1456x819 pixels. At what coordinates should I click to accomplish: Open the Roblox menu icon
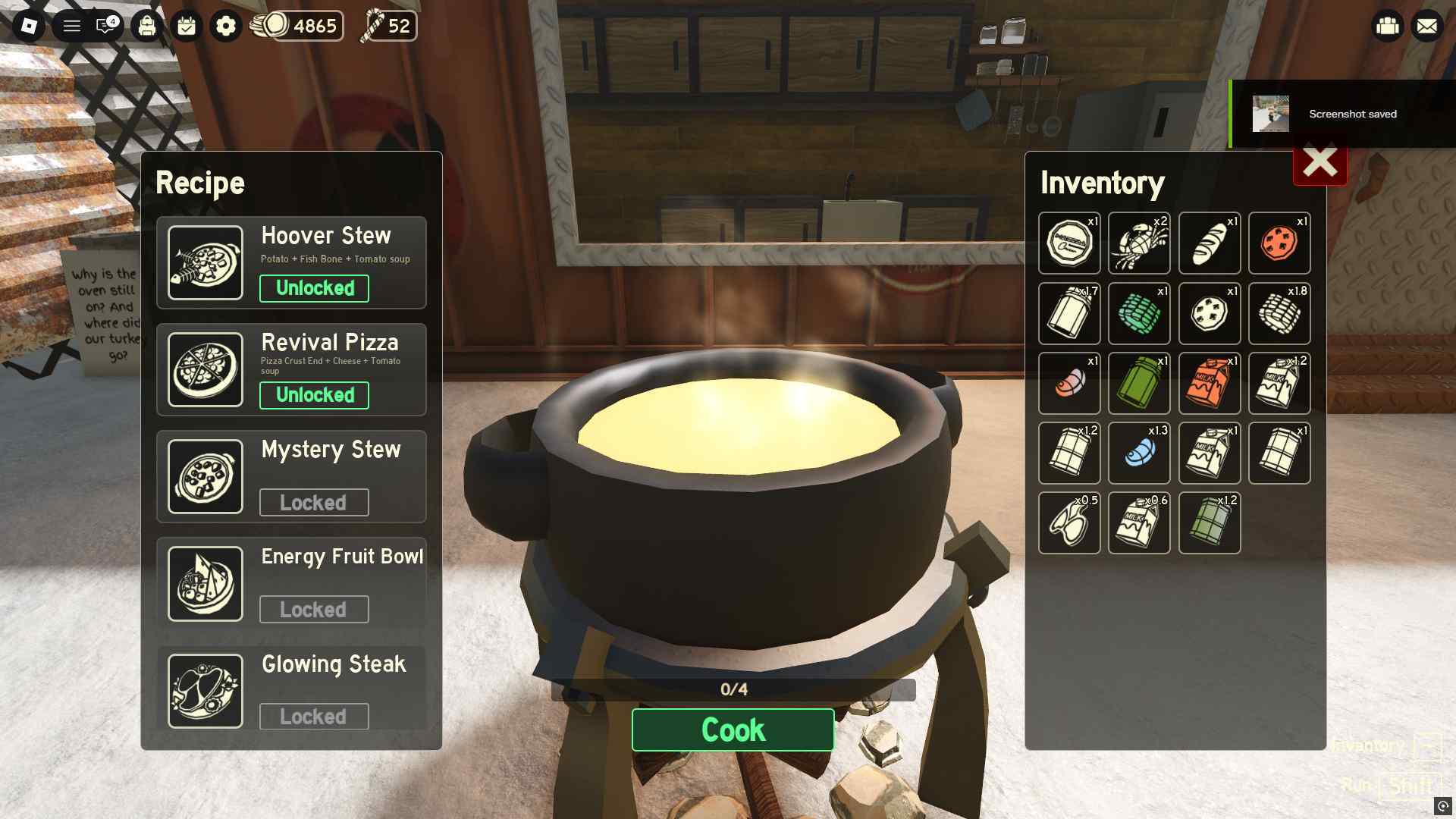click(x=29, y=26)
